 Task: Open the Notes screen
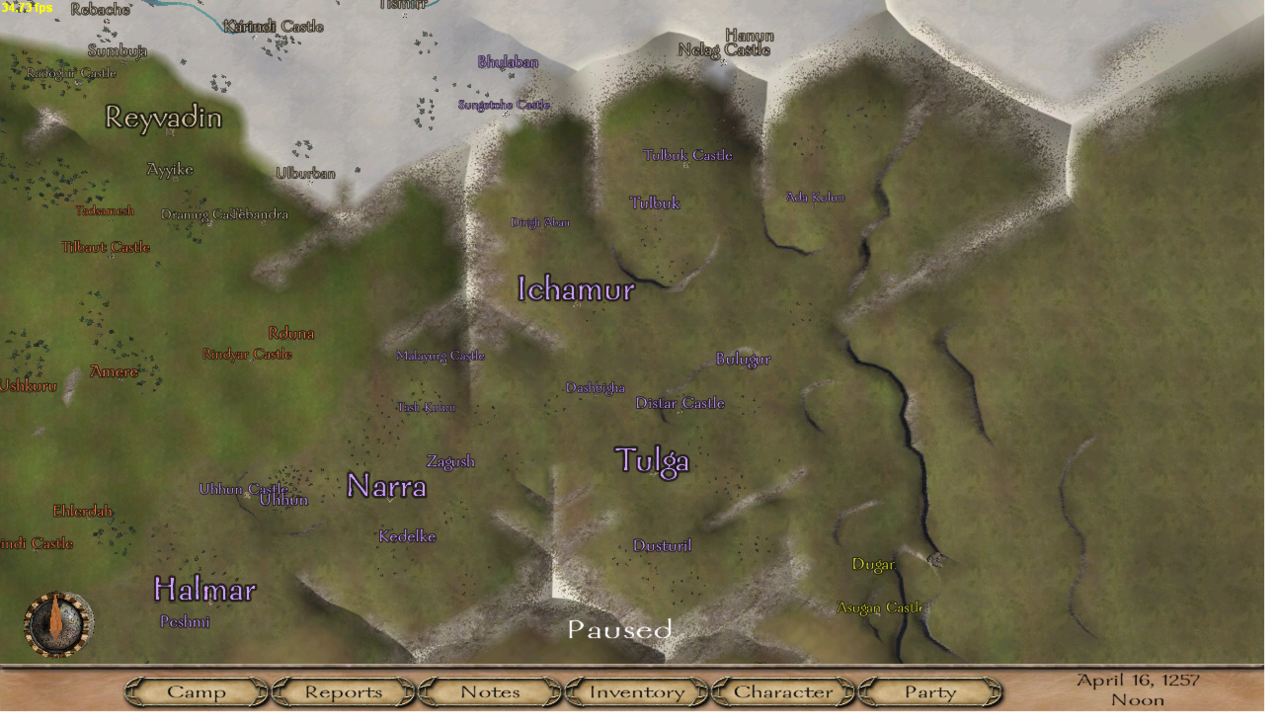tap(490, 692)
